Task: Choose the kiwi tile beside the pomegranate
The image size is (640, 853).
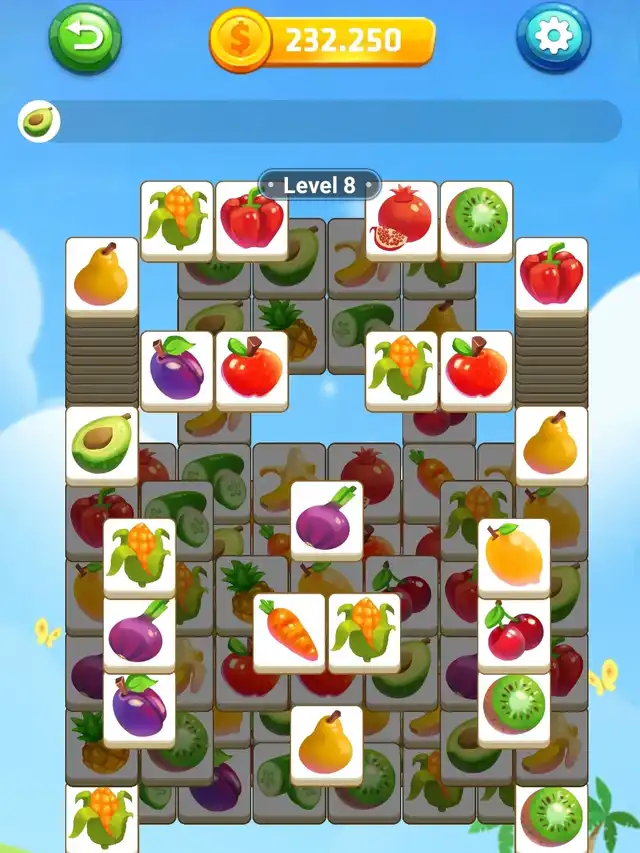Action: 476,218
